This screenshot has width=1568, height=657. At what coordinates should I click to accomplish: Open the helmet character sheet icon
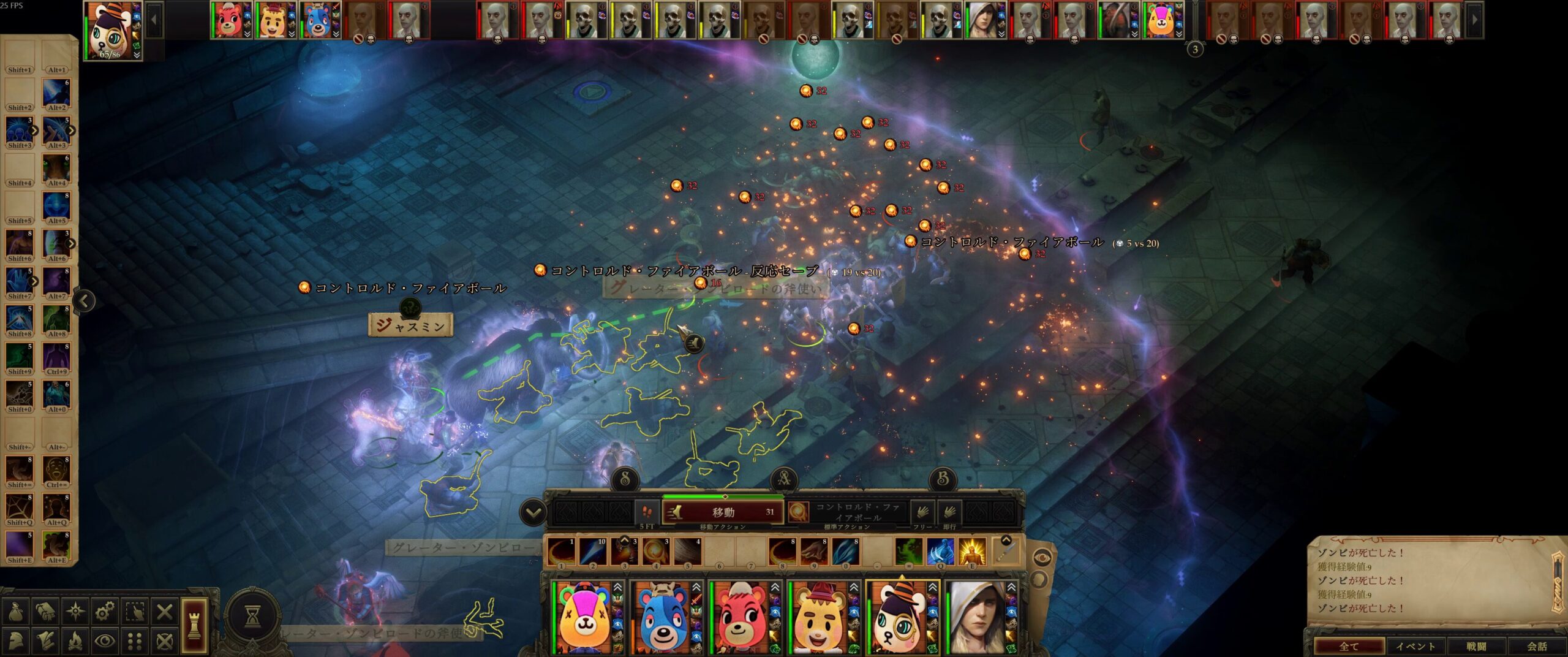15,641
